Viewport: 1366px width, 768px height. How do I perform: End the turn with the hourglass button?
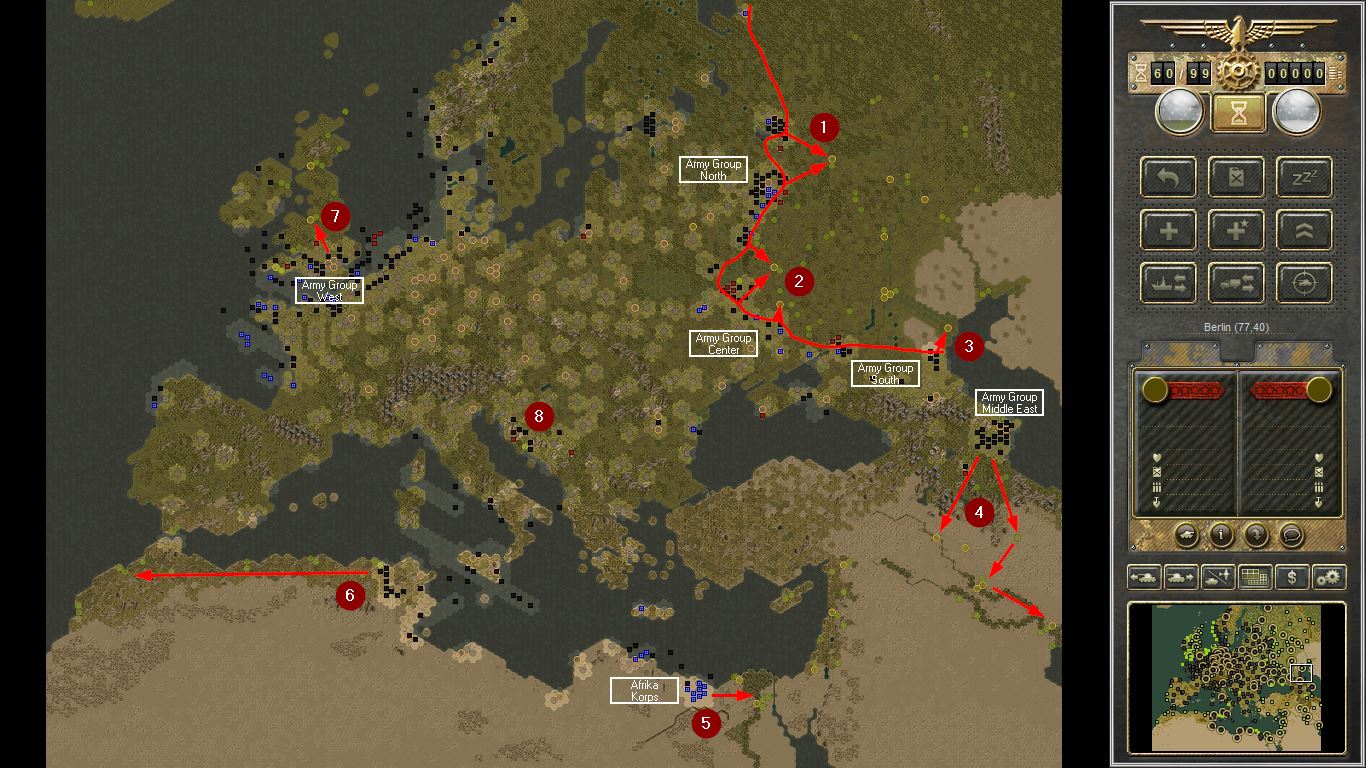click(1237, 112)
